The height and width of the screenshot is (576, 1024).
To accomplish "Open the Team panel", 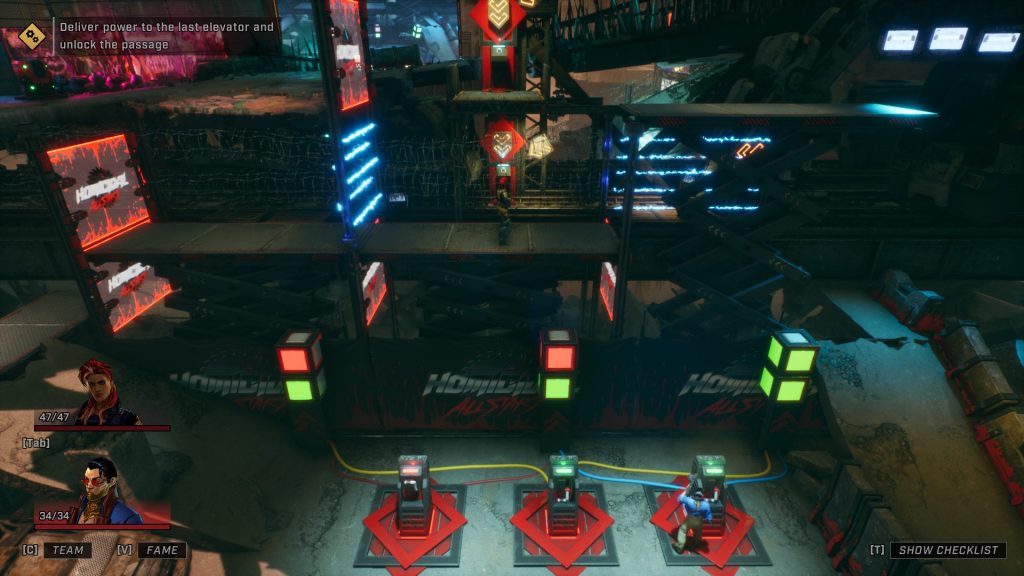I will [67, 550].
